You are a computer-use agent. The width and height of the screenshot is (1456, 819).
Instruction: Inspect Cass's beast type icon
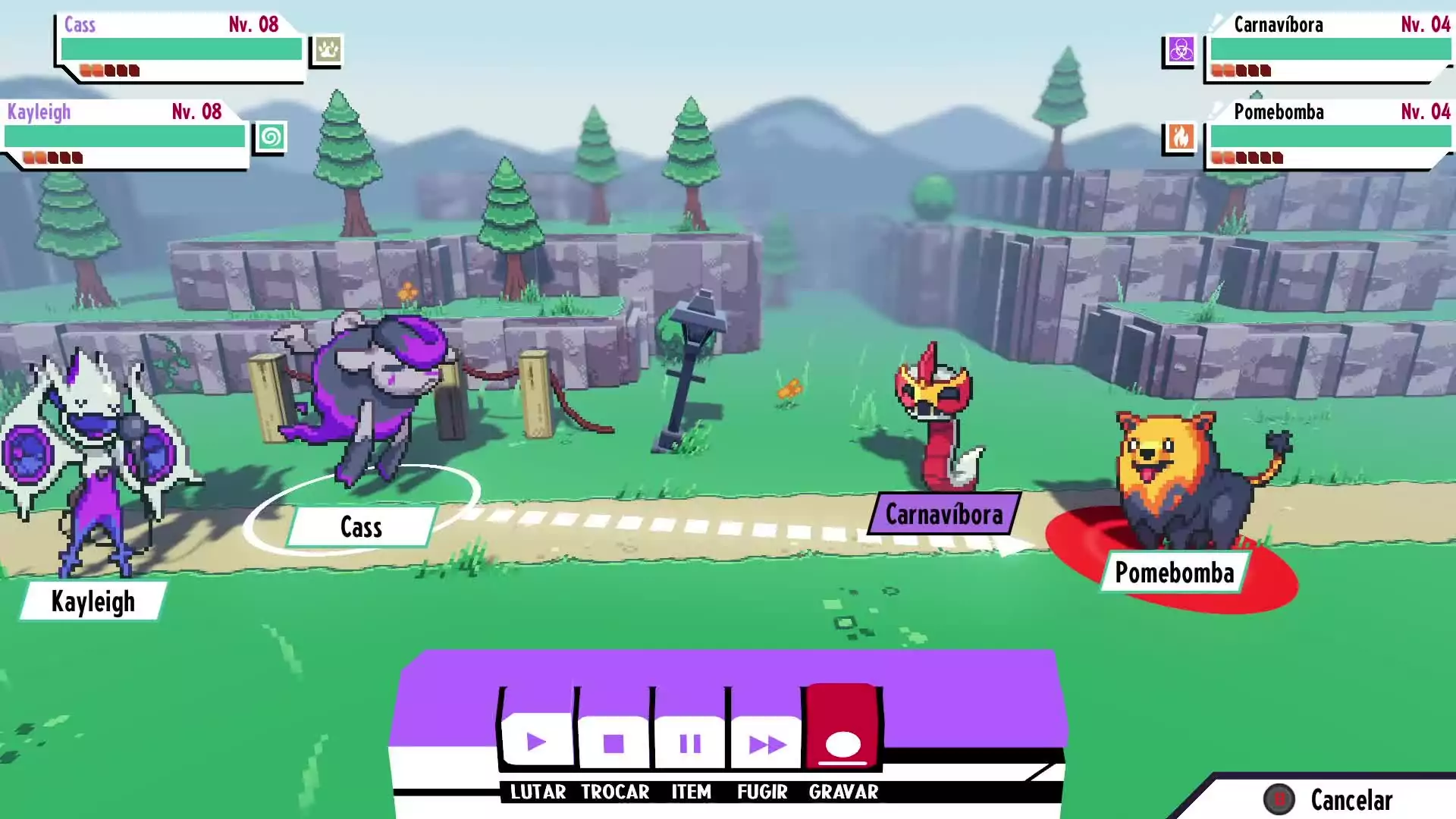coord(328,50)
